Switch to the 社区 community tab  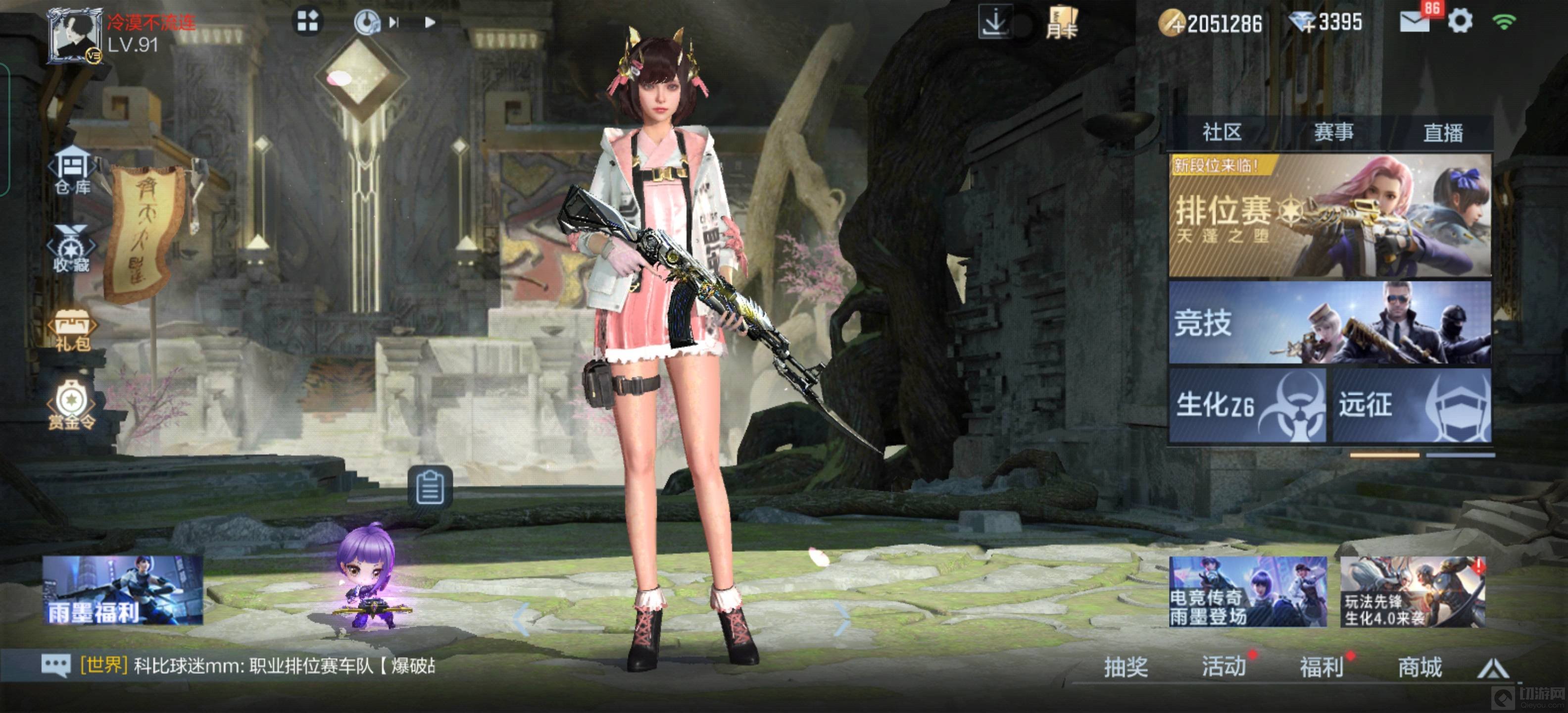coord(1222,132)
